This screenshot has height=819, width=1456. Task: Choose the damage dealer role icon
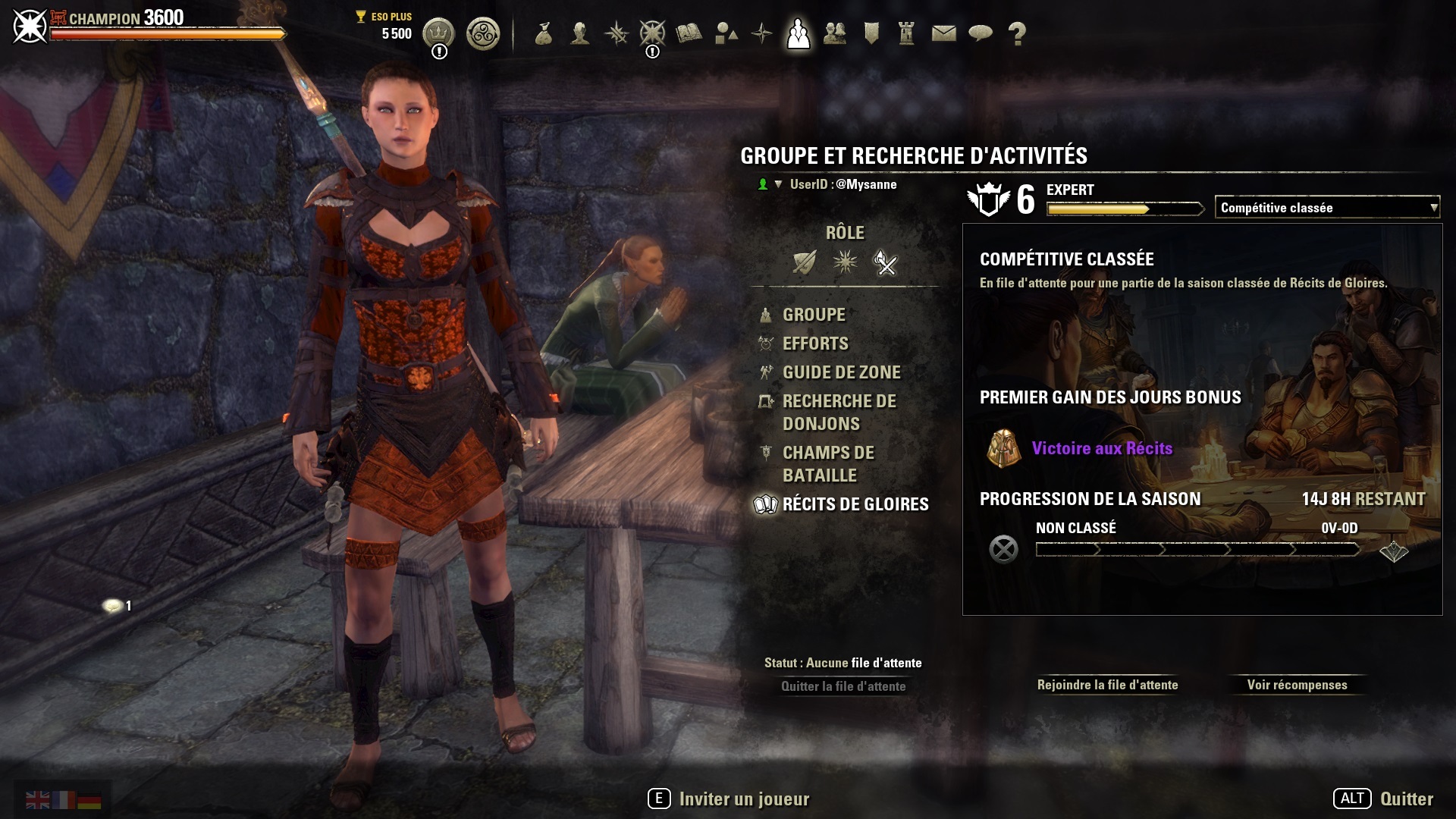(x=885, y=262)
